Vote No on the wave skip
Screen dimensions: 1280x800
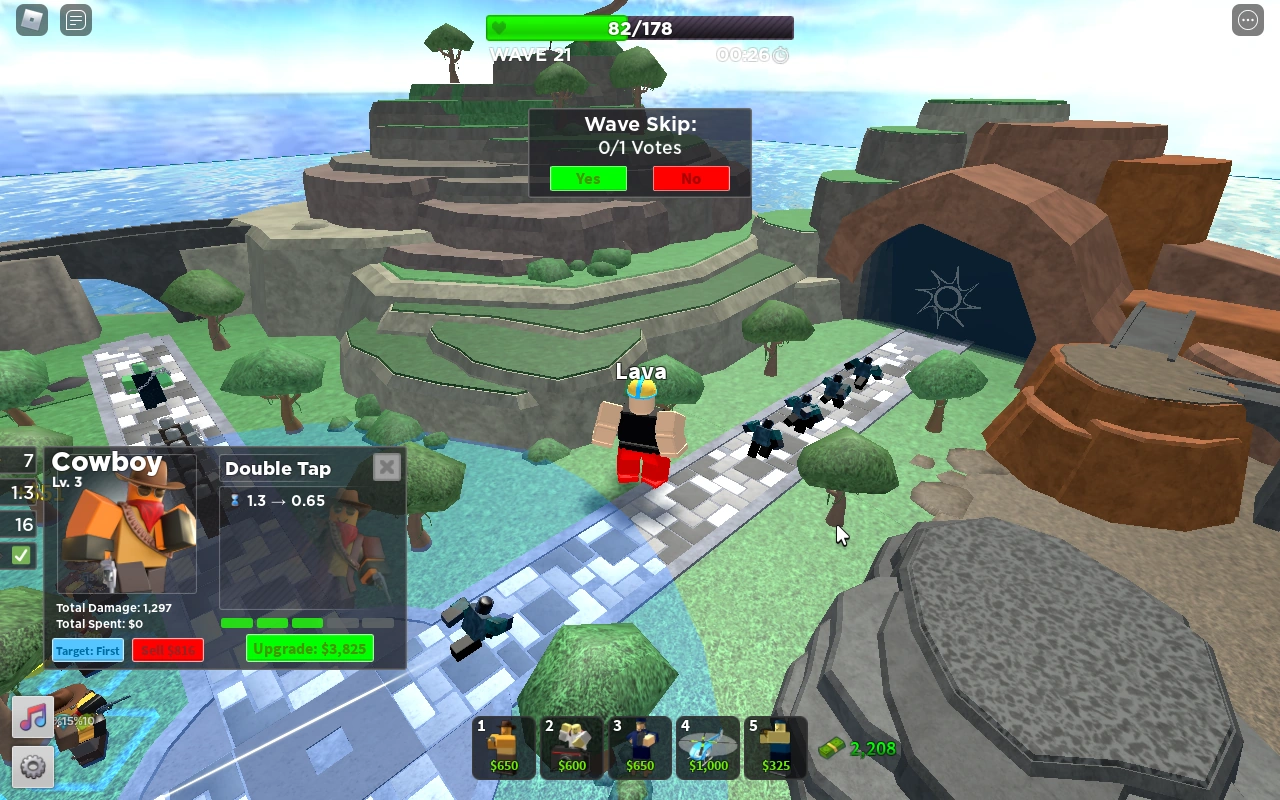point(691,178)
